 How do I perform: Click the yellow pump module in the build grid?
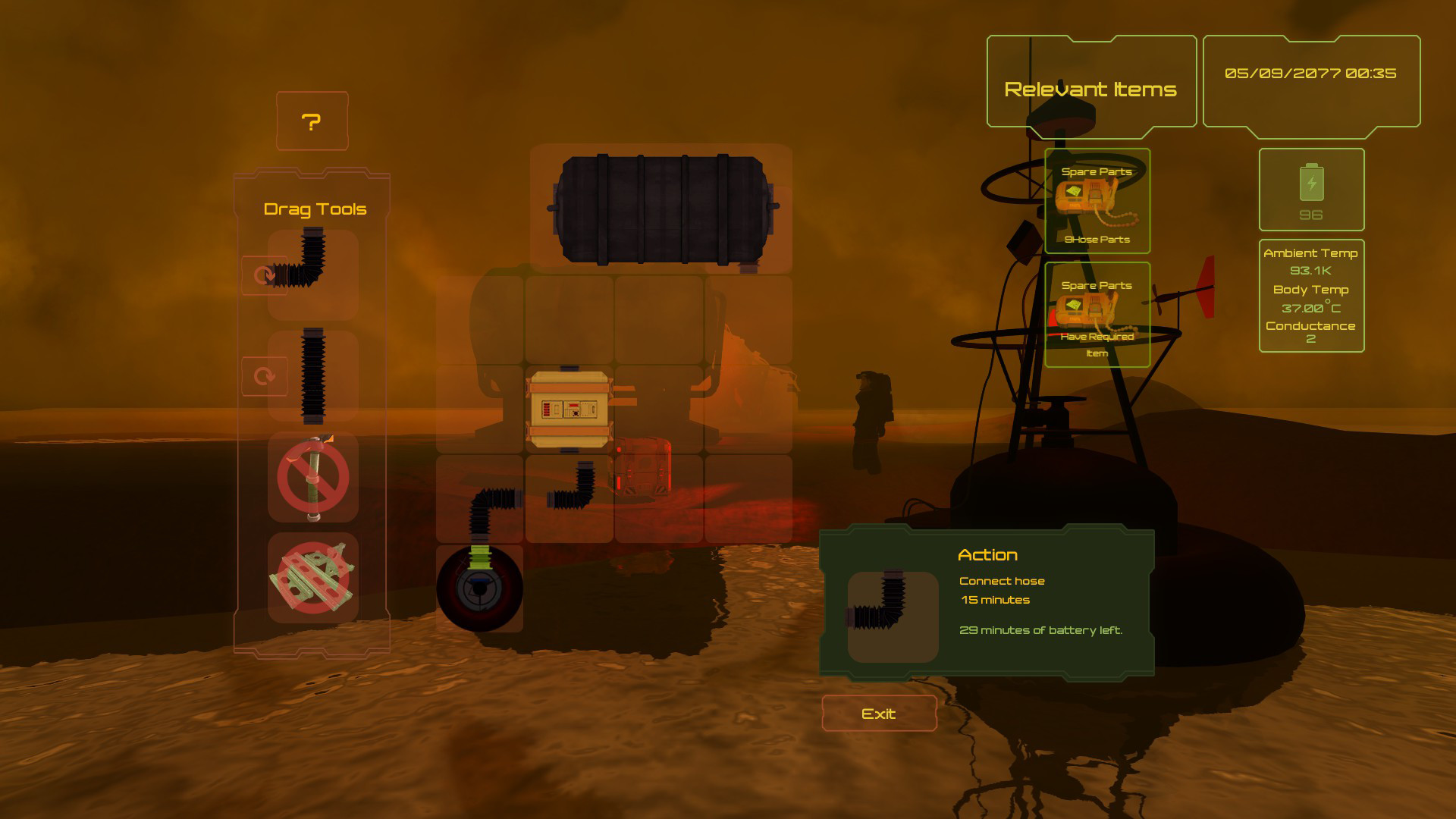pyautogui.click(x=569, y=409)
